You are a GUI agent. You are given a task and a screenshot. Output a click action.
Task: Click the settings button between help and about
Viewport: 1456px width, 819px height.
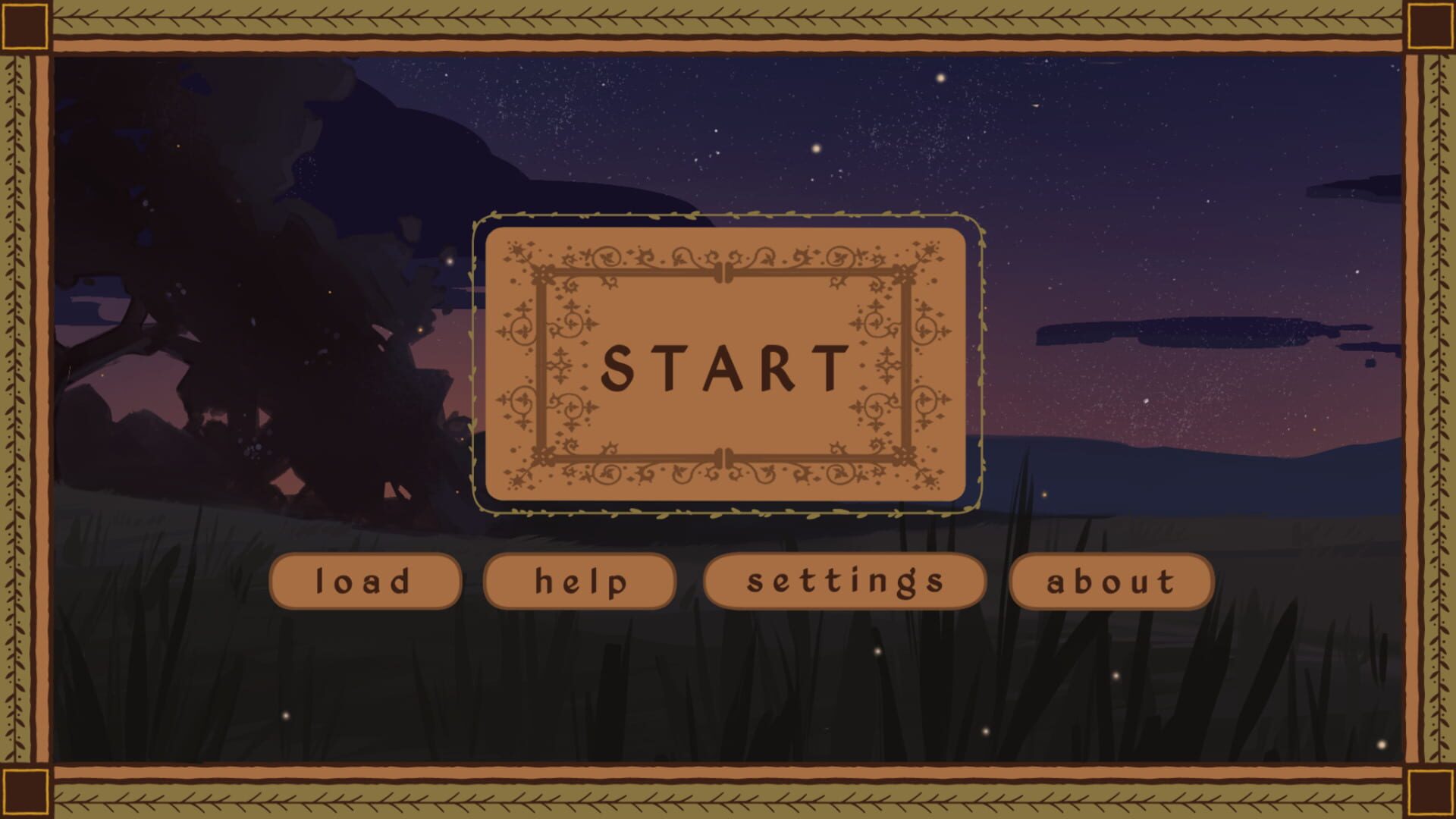[844, 582]
